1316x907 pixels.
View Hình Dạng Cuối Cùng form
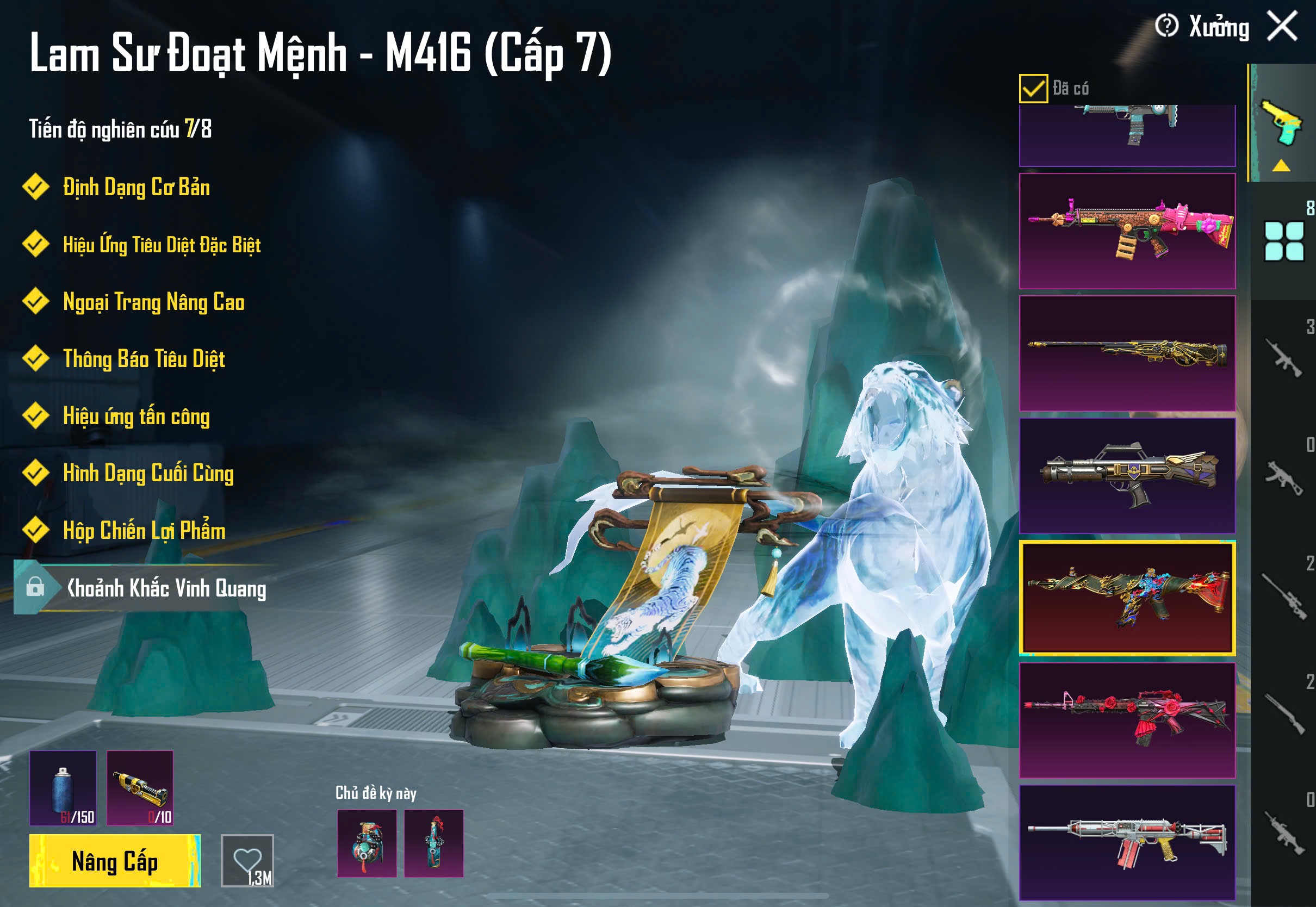148,474
